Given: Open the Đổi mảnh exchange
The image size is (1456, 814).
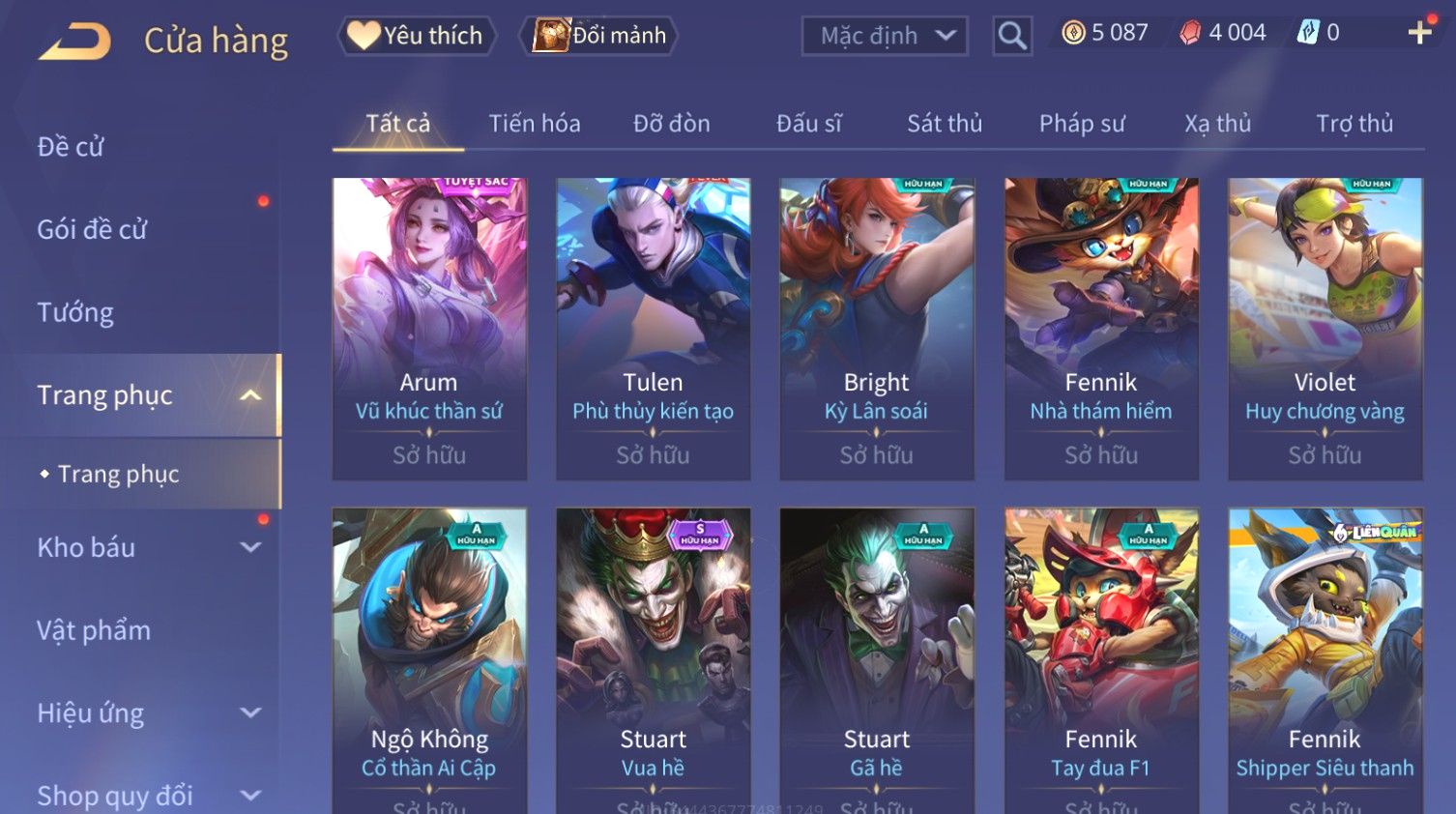Looking at the screenshot, I should tap(599, 36).
